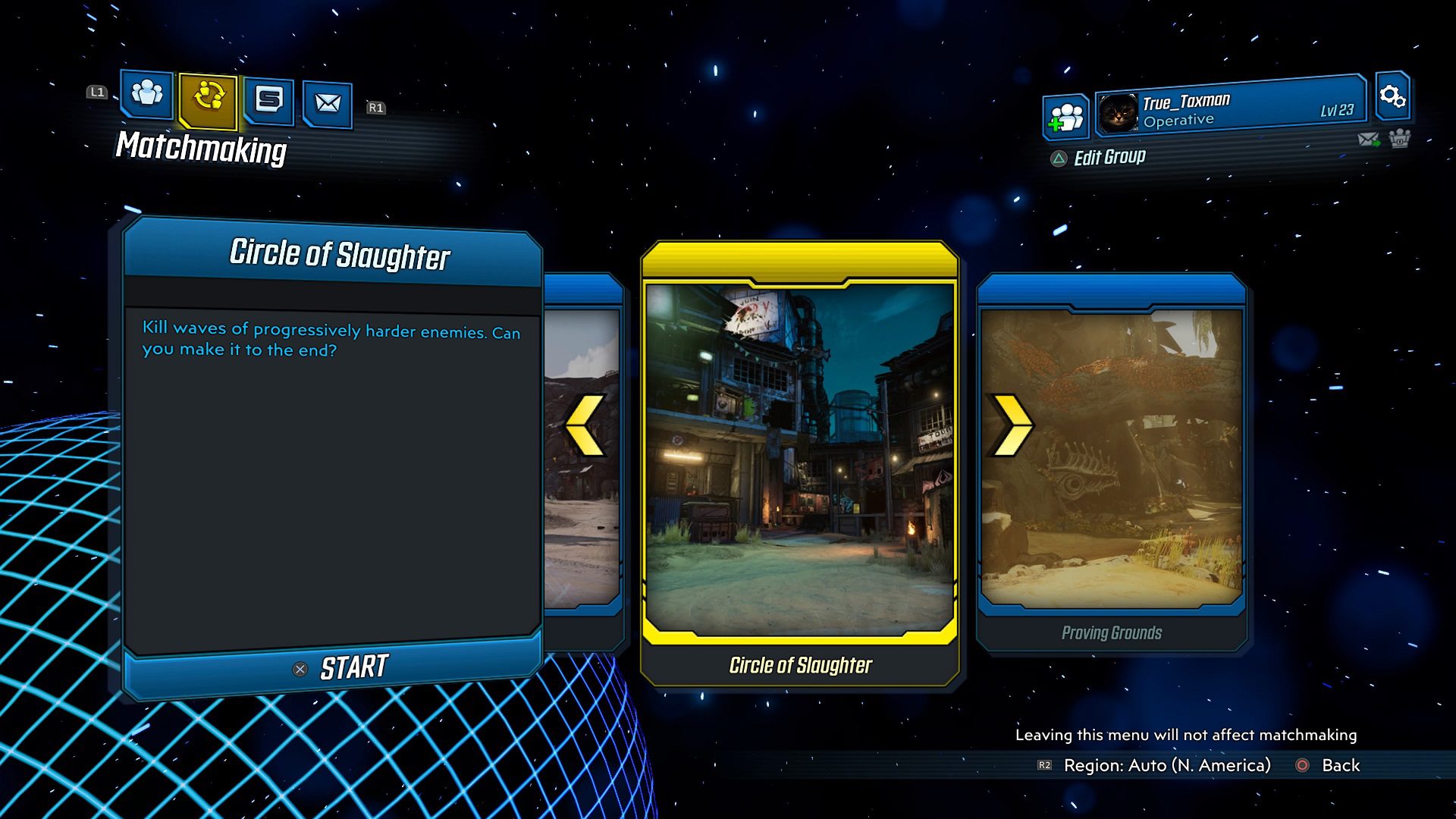Open the gear settings icon
Screen dimensions: 1456x819
(1392, 96)
